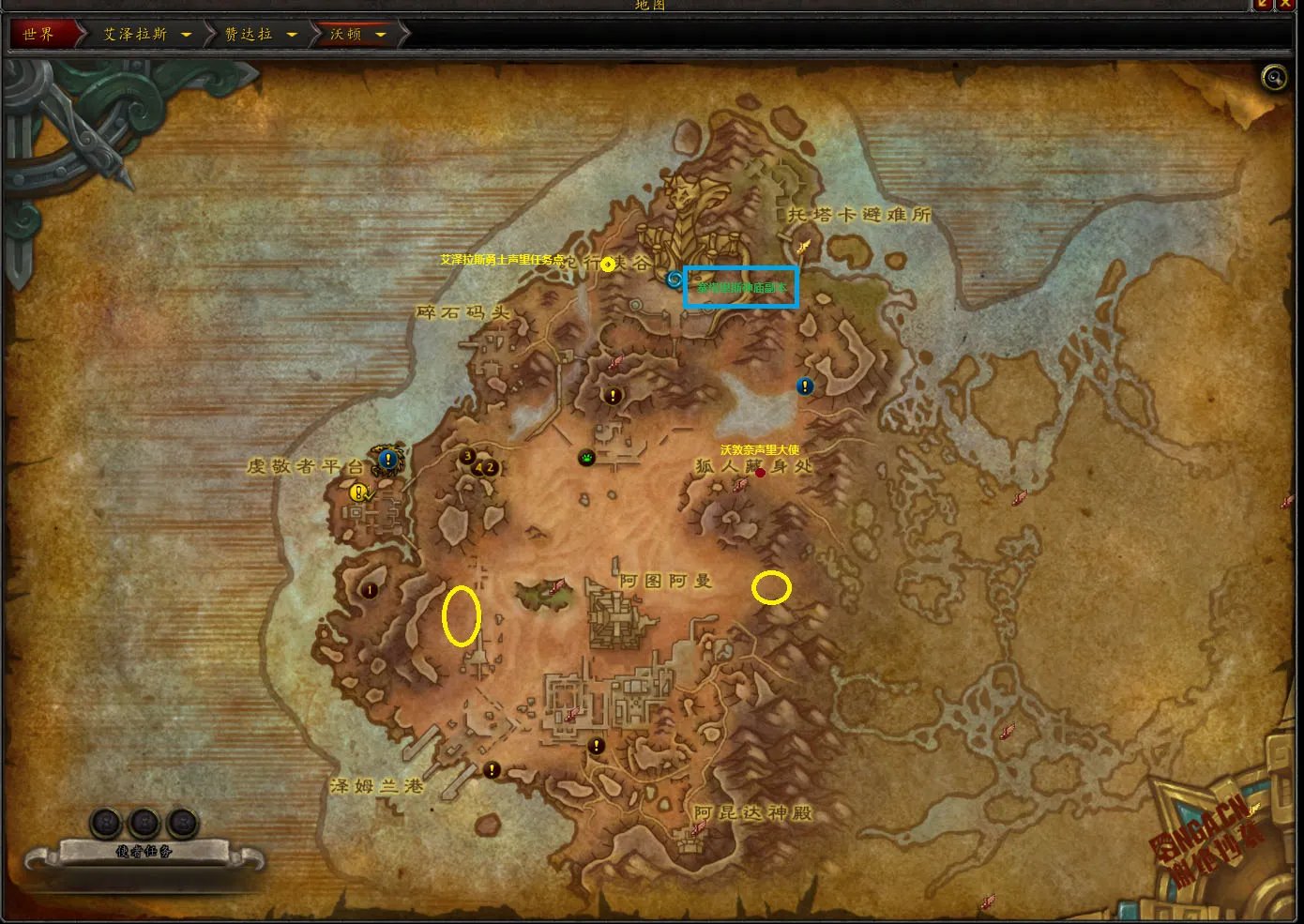Click the exclamation marker near 阿昆达神殿

[595, 745]
